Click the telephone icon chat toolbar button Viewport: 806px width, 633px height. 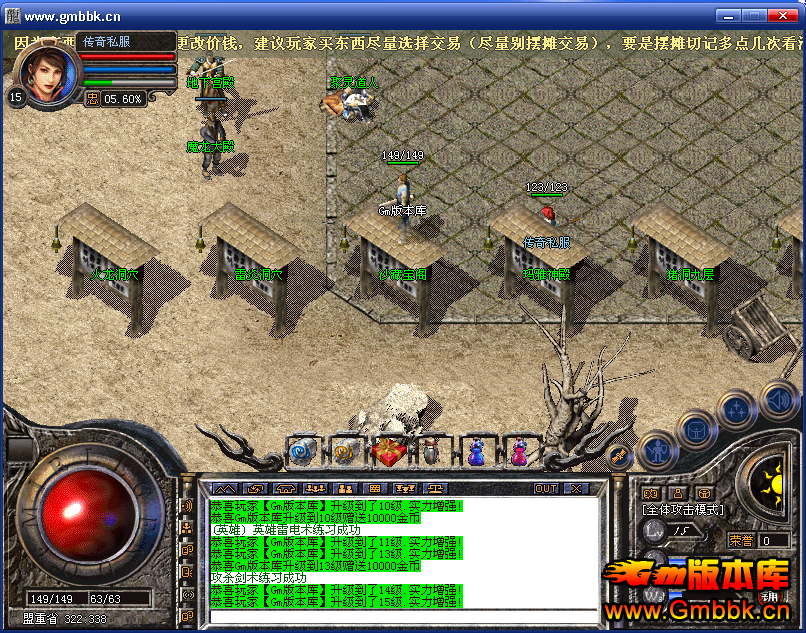286,488
